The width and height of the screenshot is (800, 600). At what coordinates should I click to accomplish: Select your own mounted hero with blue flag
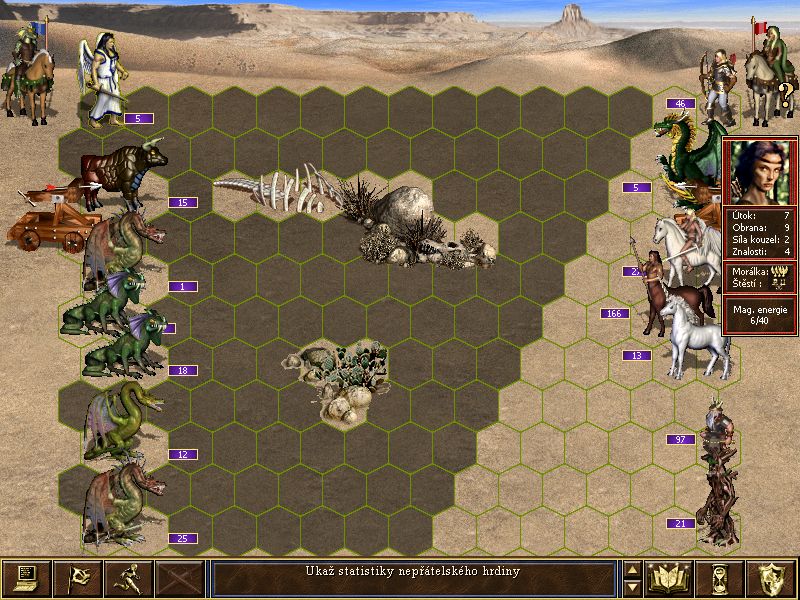click(28, 68)
